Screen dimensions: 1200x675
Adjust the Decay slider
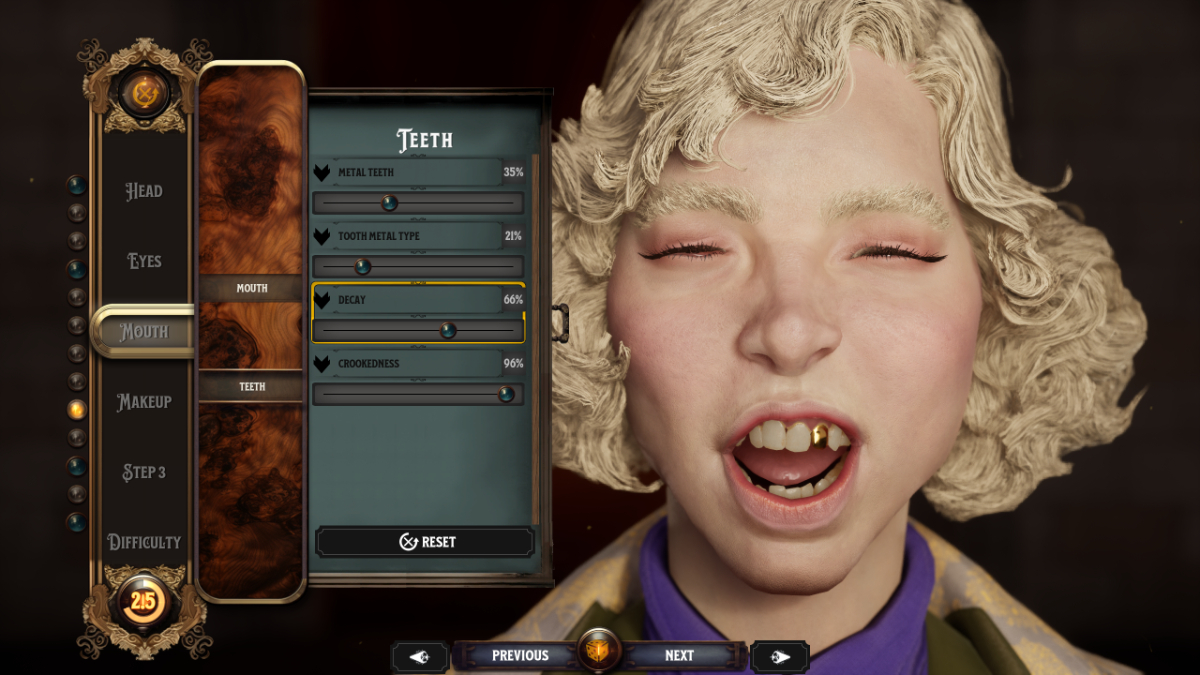pyautogui.click(x=448, y=330)
